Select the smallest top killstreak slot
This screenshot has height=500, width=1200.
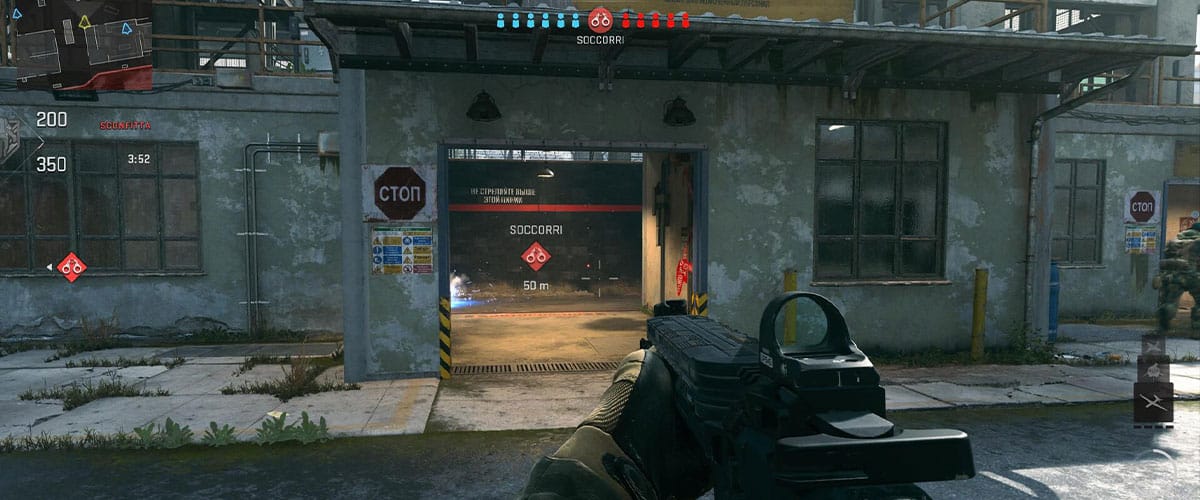pyautogui.click(x=1153, y=344)
